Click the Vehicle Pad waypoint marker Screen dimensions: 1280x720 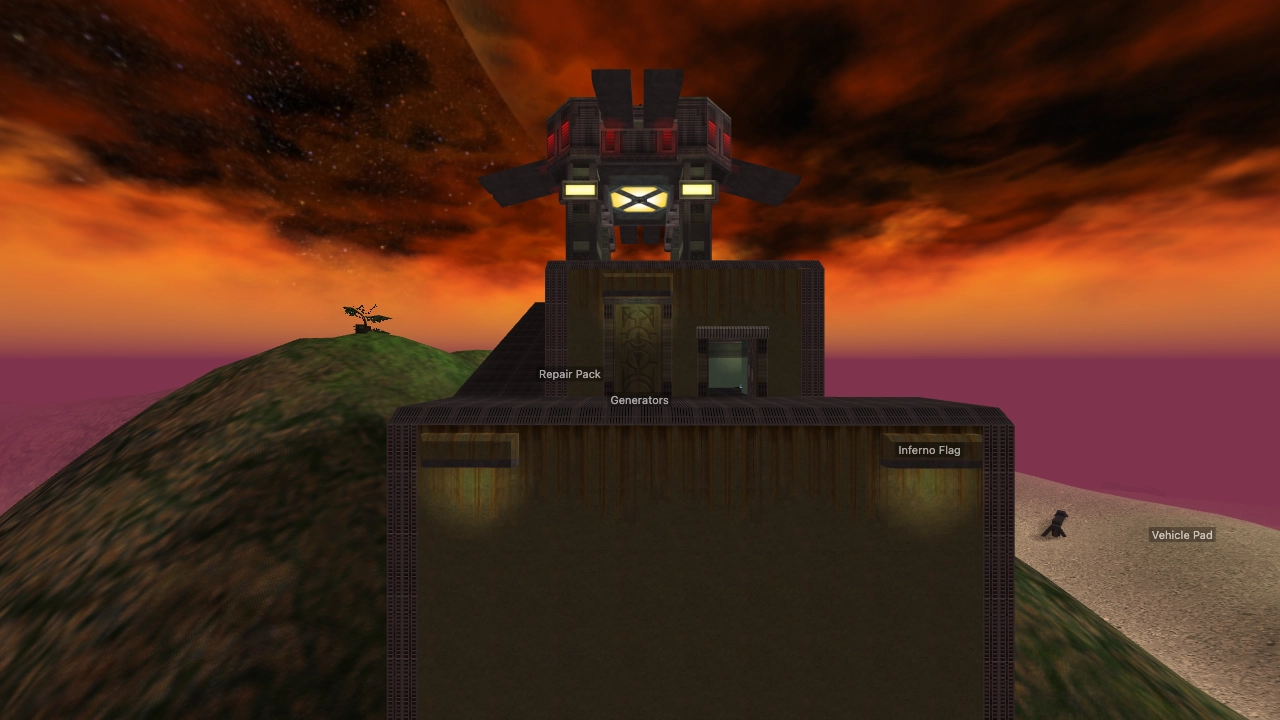(1182, 535)
